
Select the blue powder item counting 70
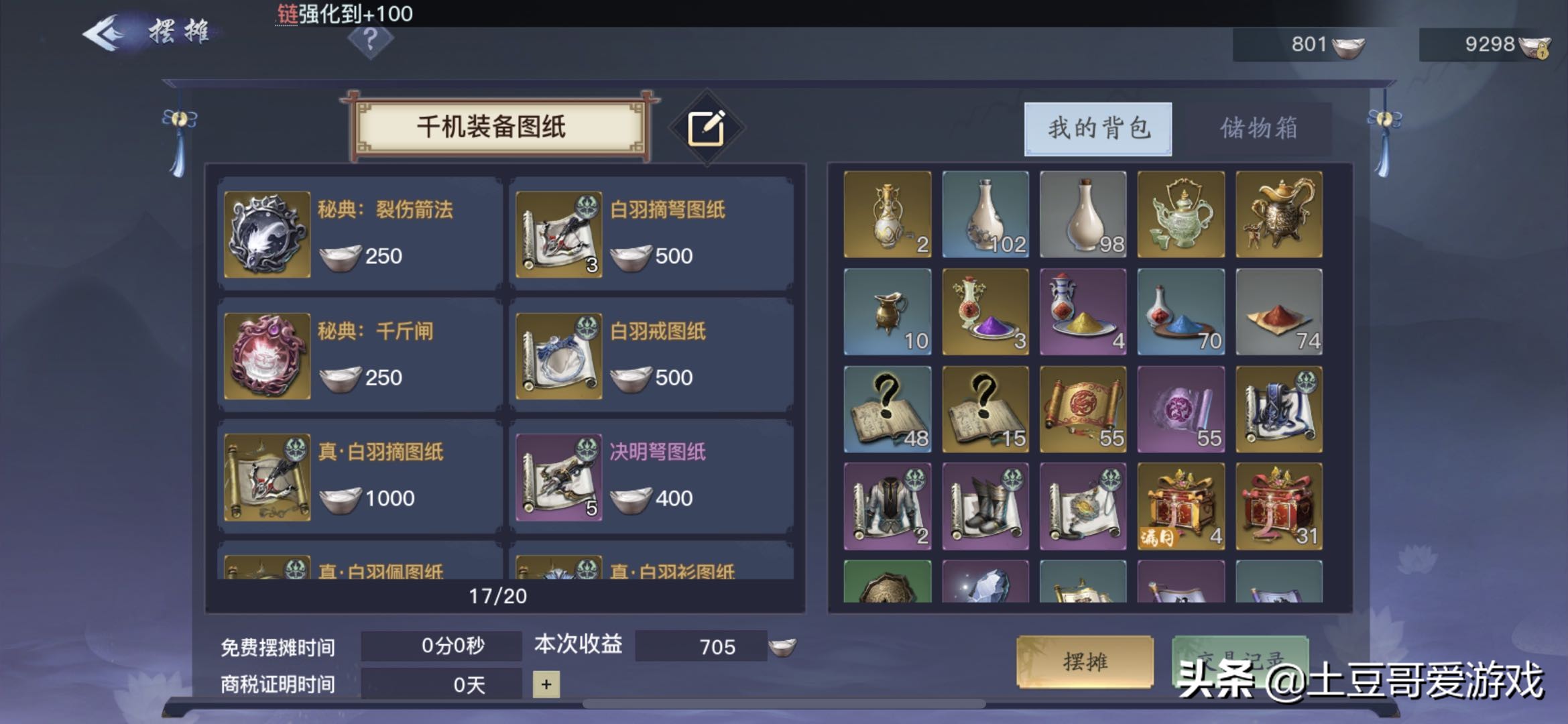click(x=1180, y=312)
